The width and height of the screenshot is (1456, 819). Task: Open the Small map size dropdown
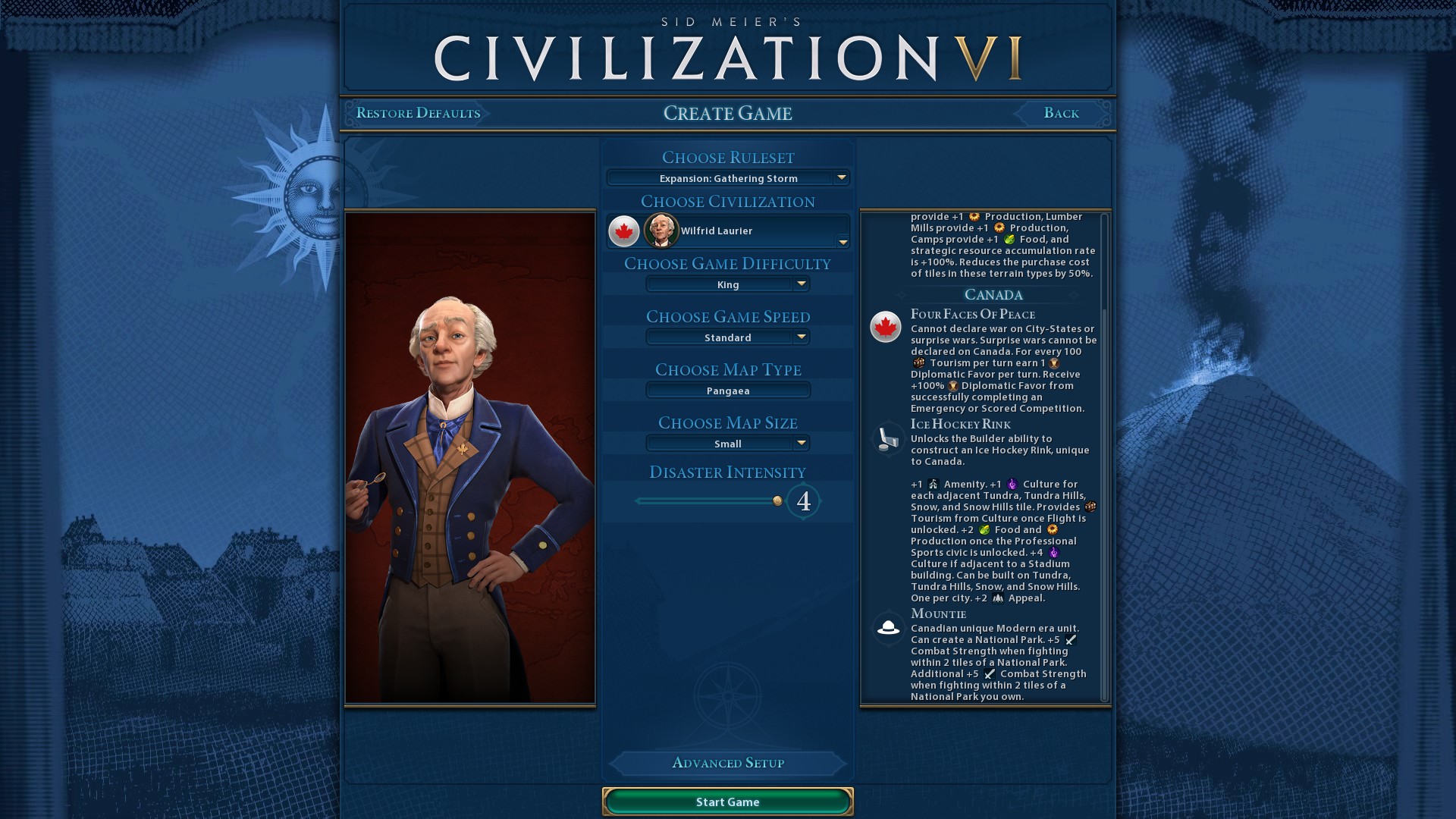click(x=727, y=444)
